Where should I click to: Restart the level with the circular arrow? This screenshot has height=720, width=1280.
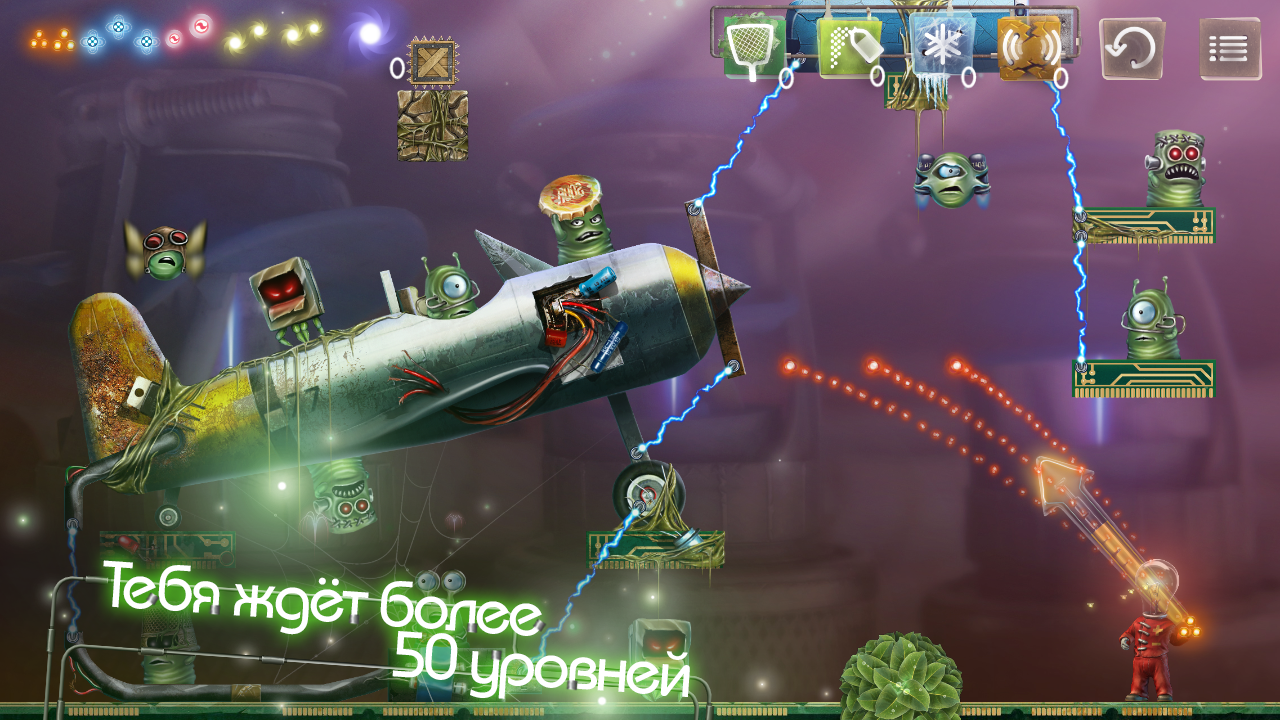click(1132, 48)
